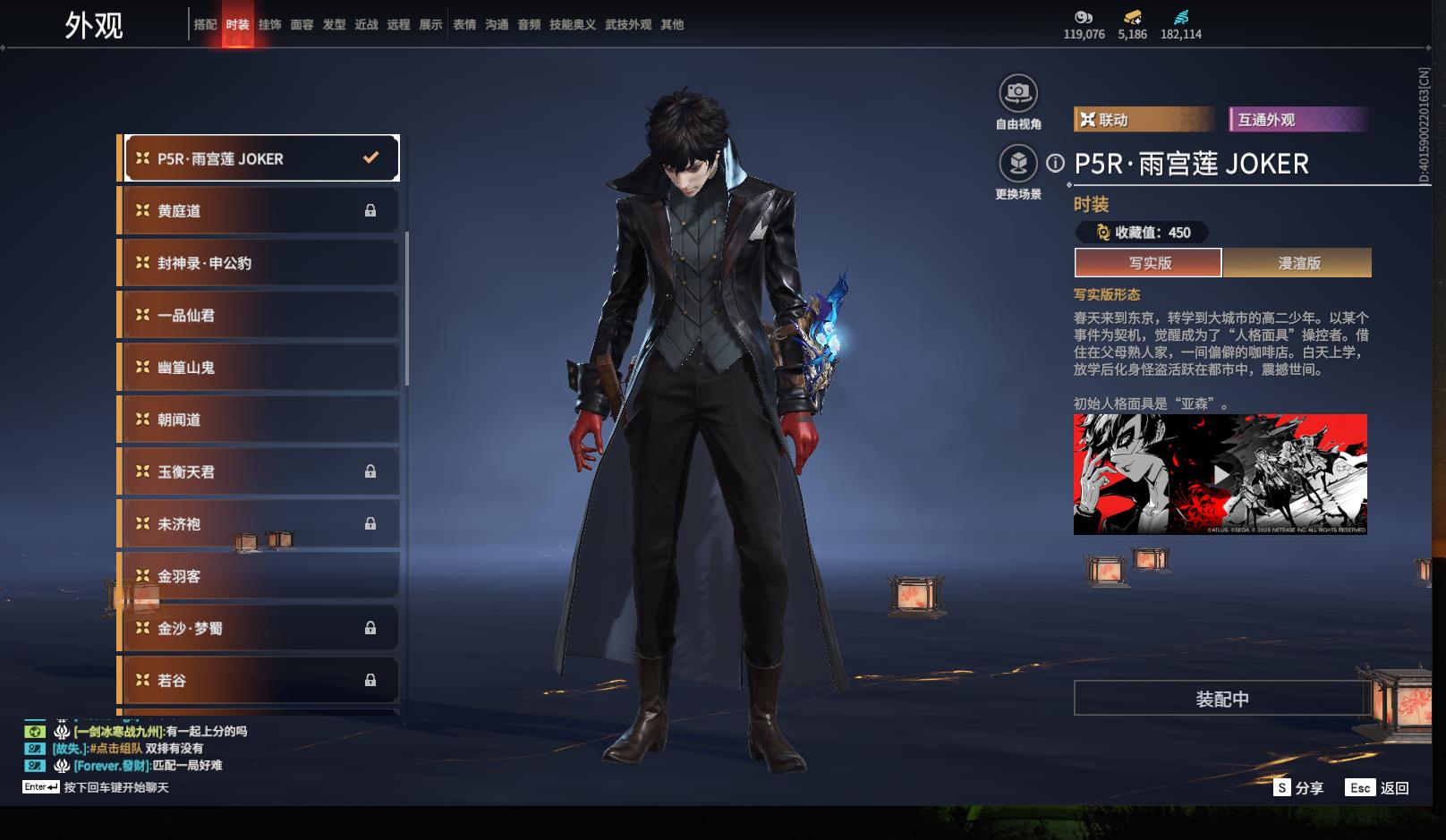Open the 更换场景 scene changer

coord(1018,164)
